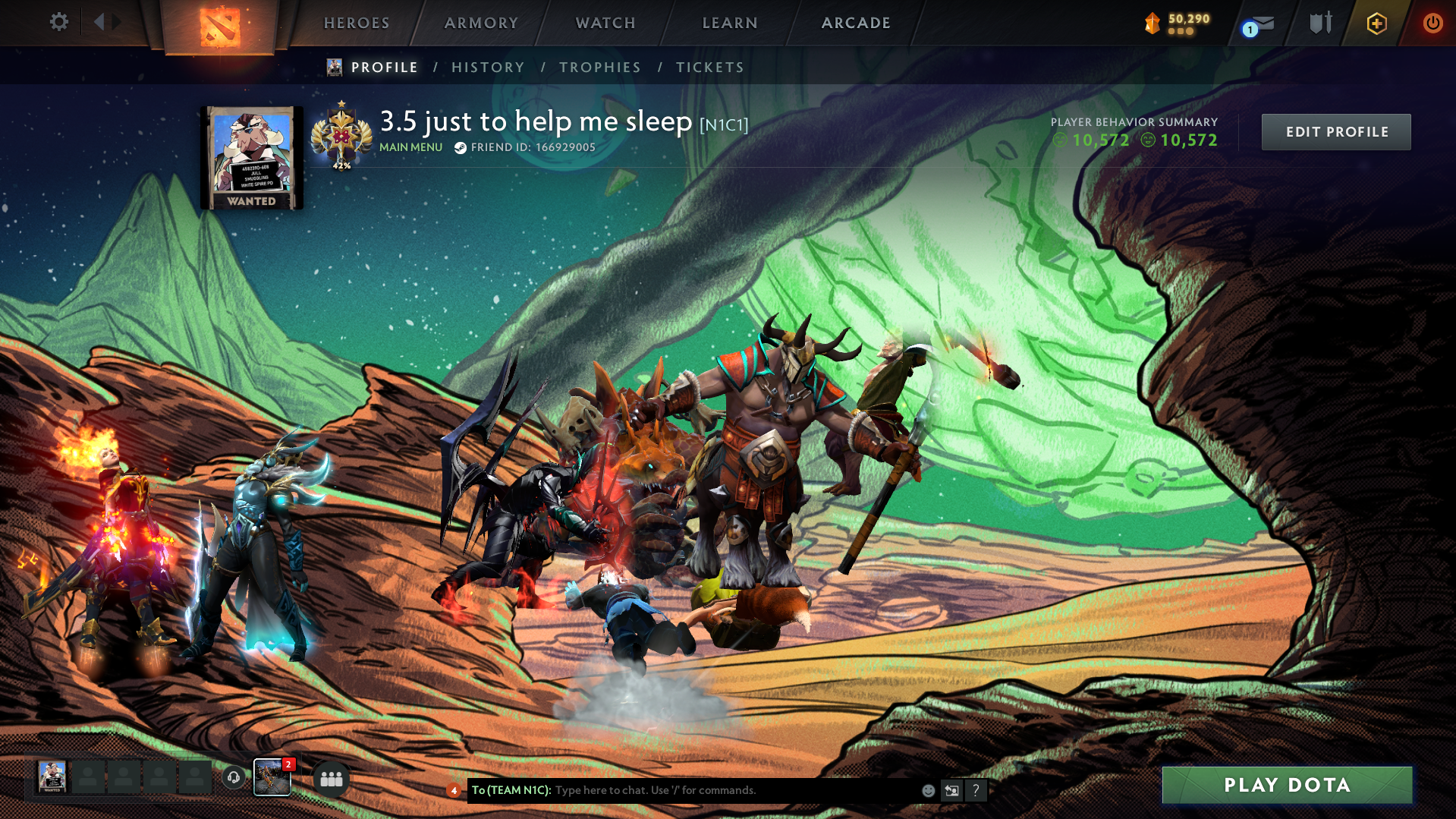Start matchmaking with Play Dota
Image resolution: width=1456 pixels, height=819 pixels.
coord(1287,785)
